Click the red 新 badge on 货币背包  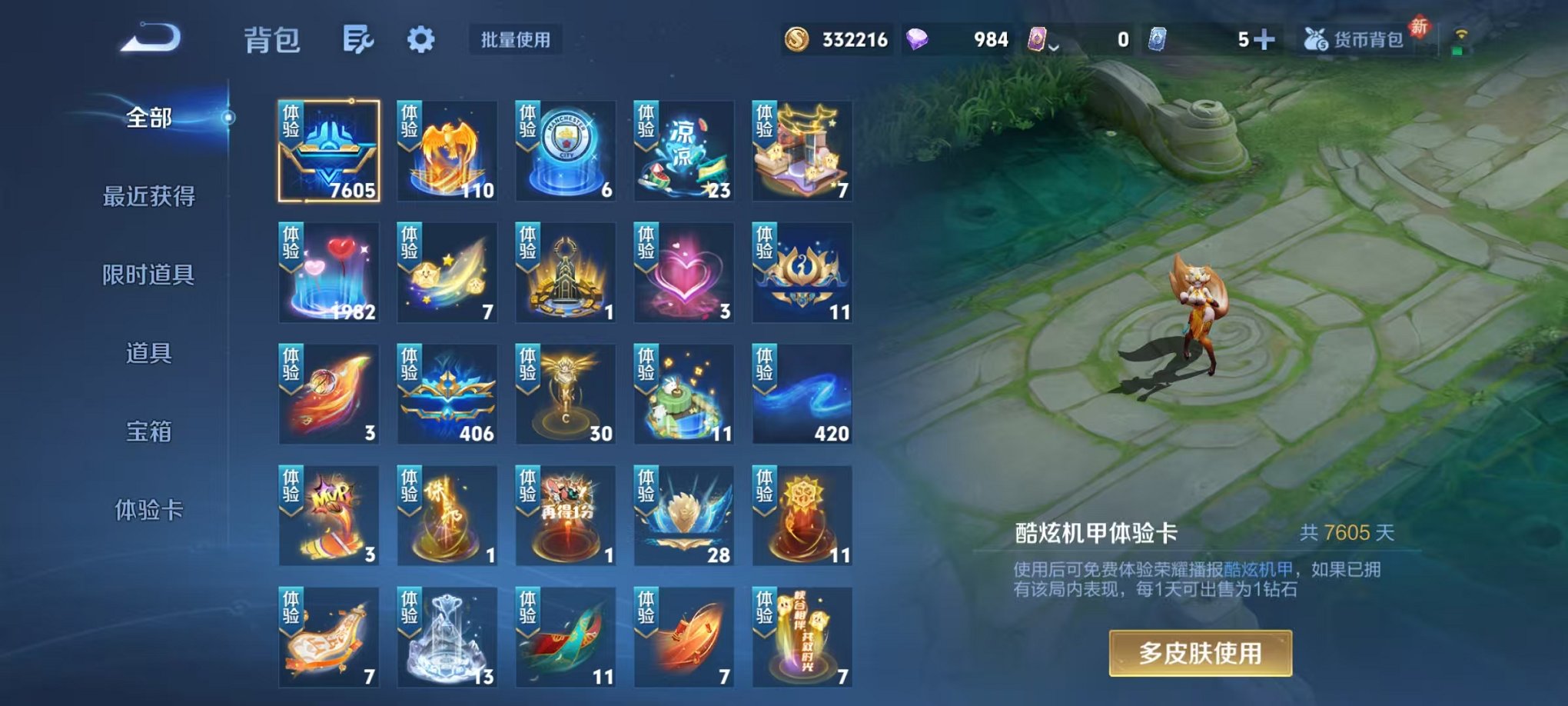(x=1420, y=25)
